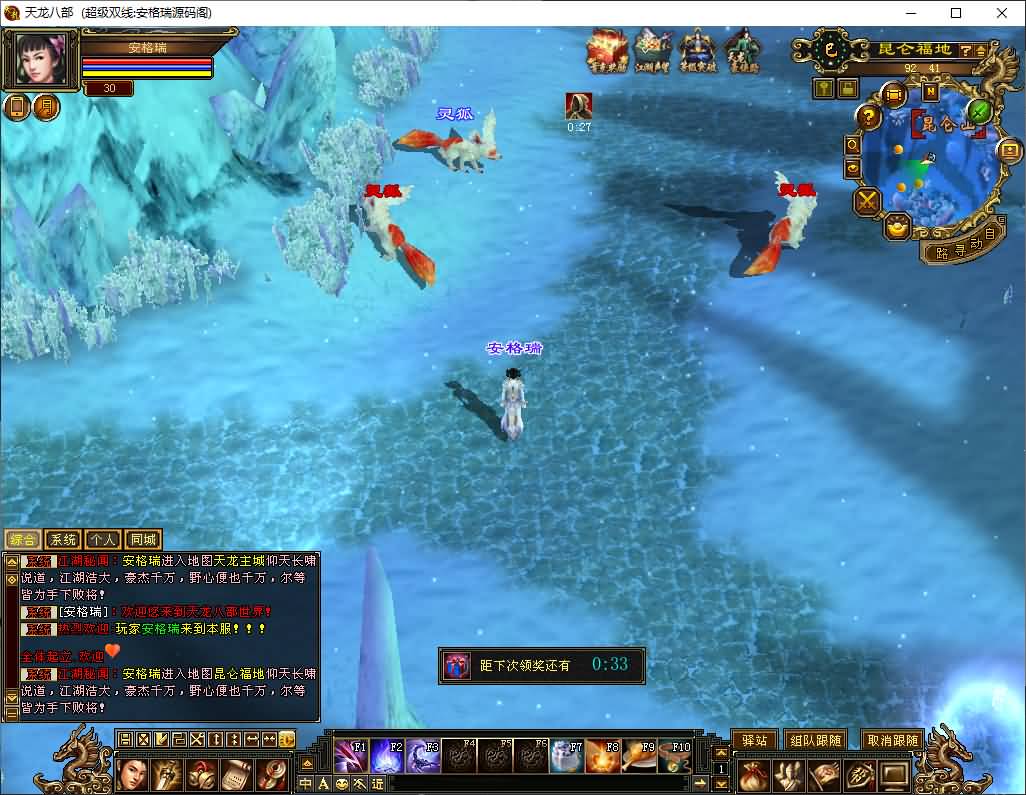Click the player portrait of 安格瑞
This screenshot has height=795, width=1026.
pyautogui.click(x=42, y=60)
